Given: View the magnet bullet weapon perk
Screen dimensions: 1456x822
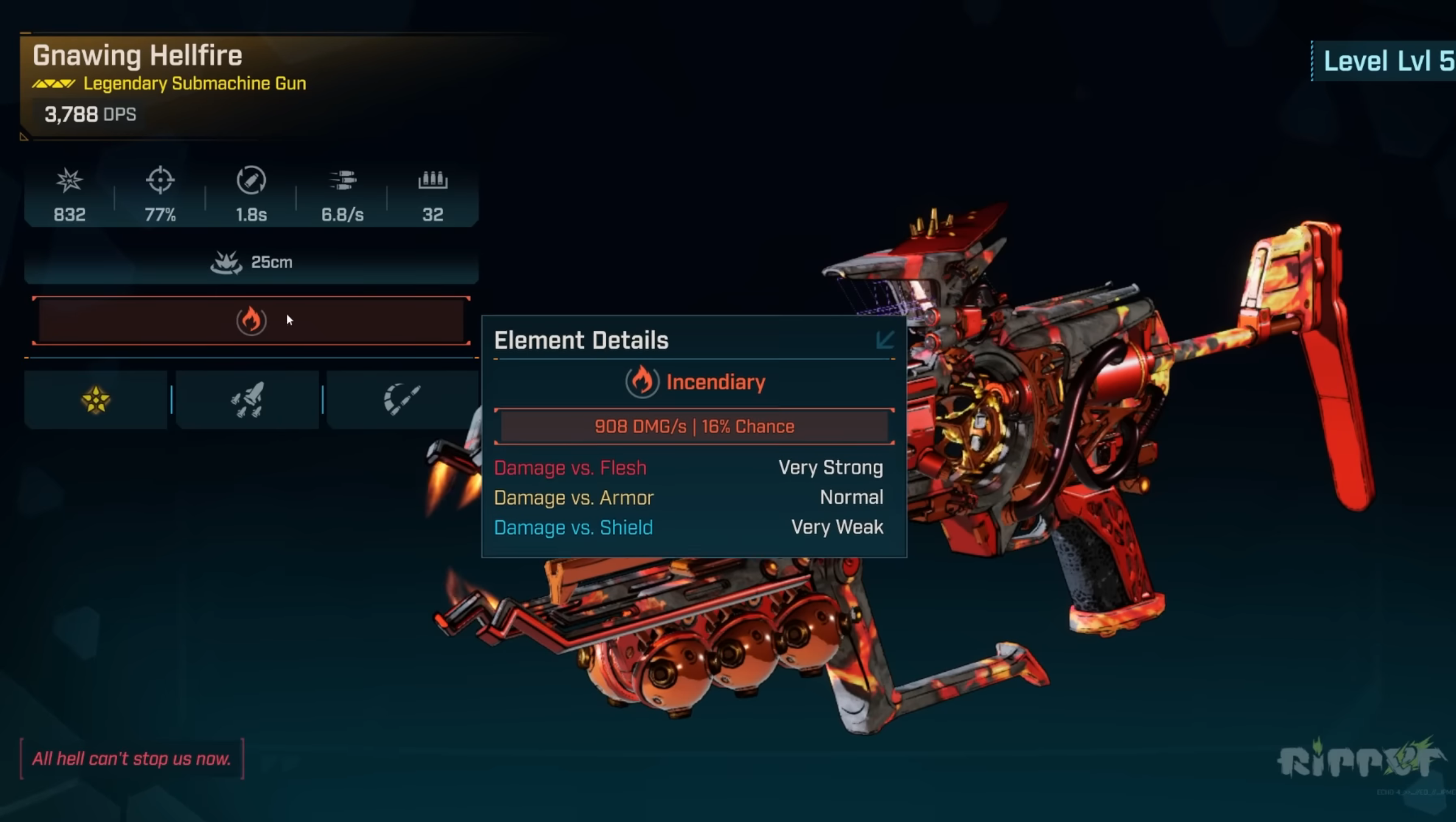Looking at the screenshot, I should click(x=402, y=400).
